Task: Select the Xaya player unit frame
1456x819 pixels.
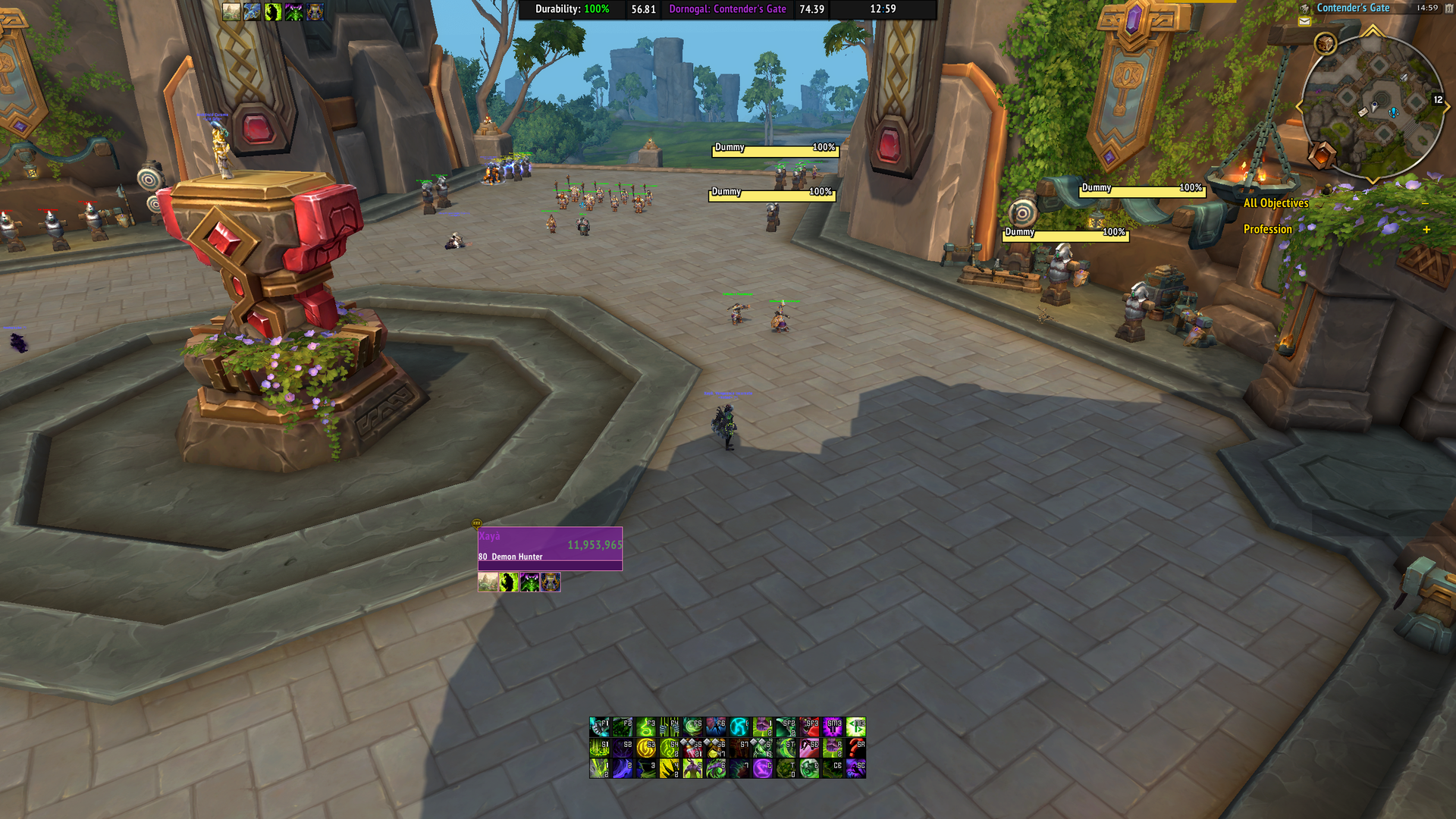Action: click(550, 548)
